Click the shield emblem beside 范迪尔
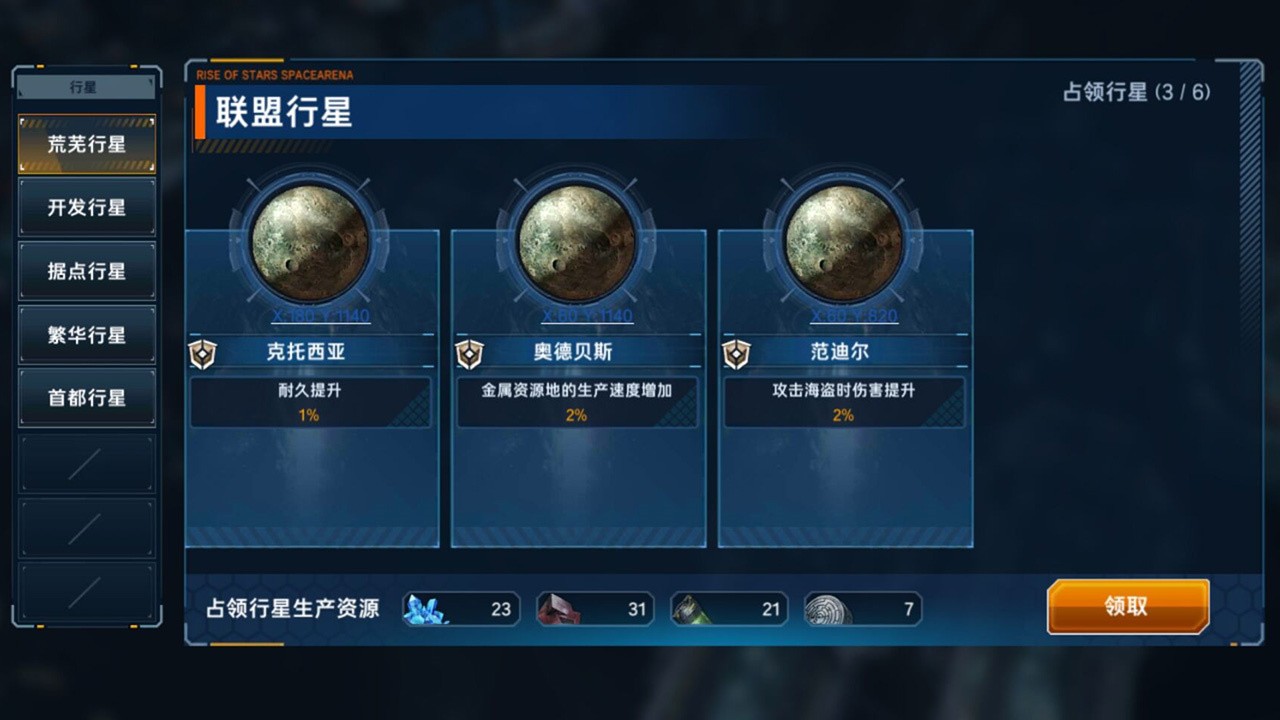The height and width of the screenshot is (720, 1280). coord(737,353)
